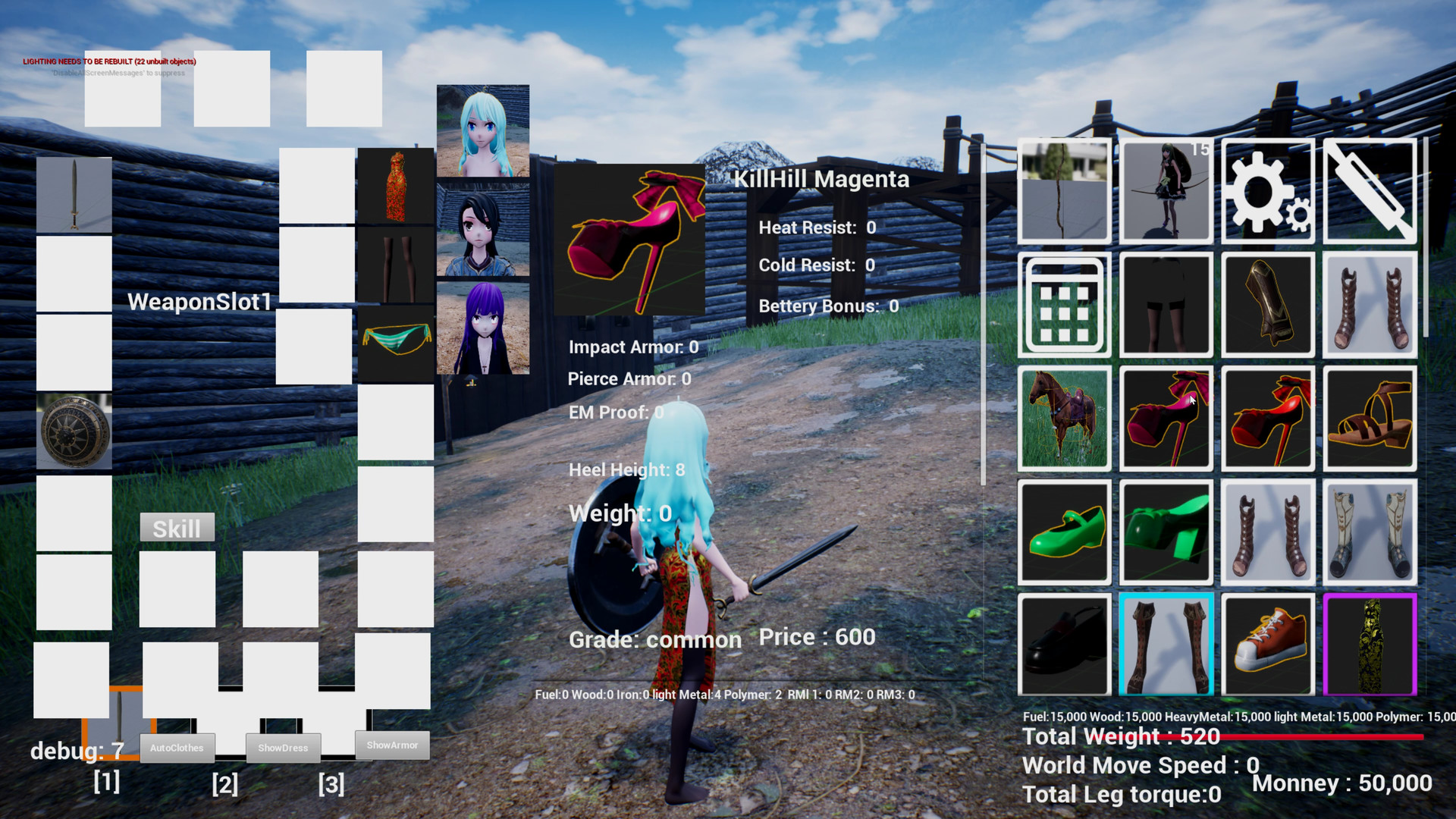The width and height of the screenshot is (1456, 819).
Task: Select the green shoe inventory item
Action: (x=1064, y=531)
